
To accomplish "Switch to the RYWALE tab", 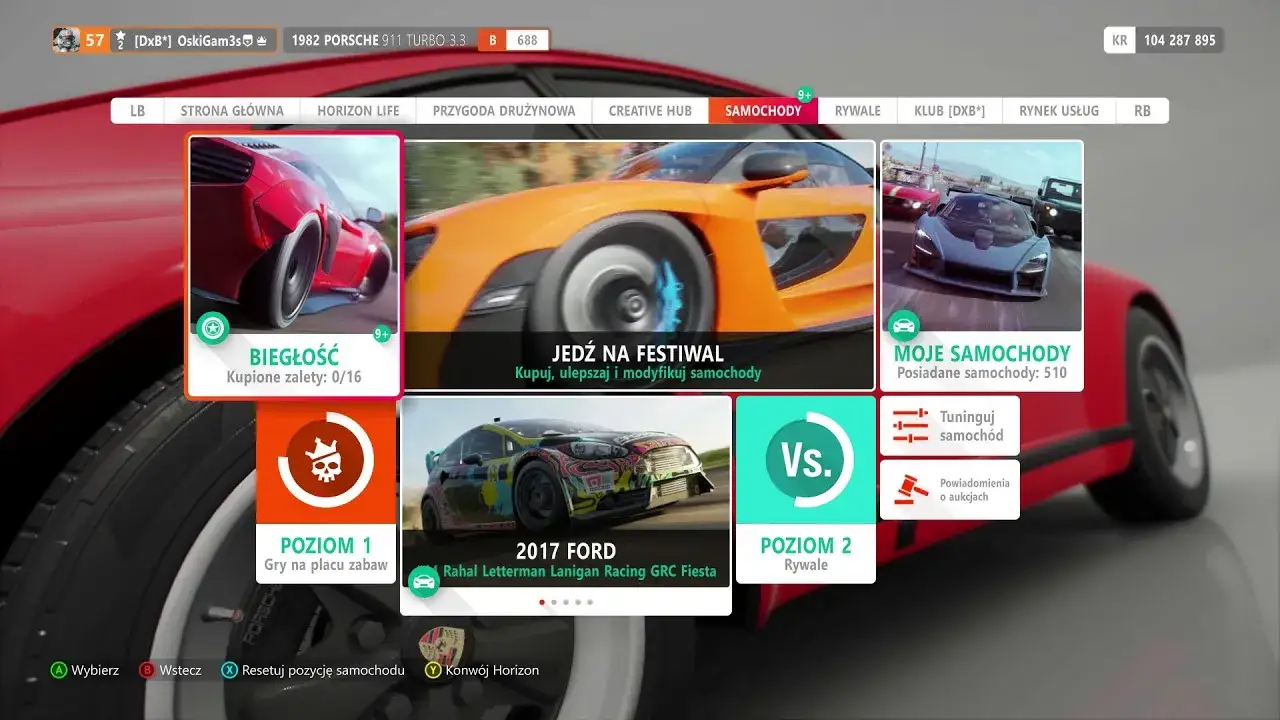I will [x=856, y=110].
